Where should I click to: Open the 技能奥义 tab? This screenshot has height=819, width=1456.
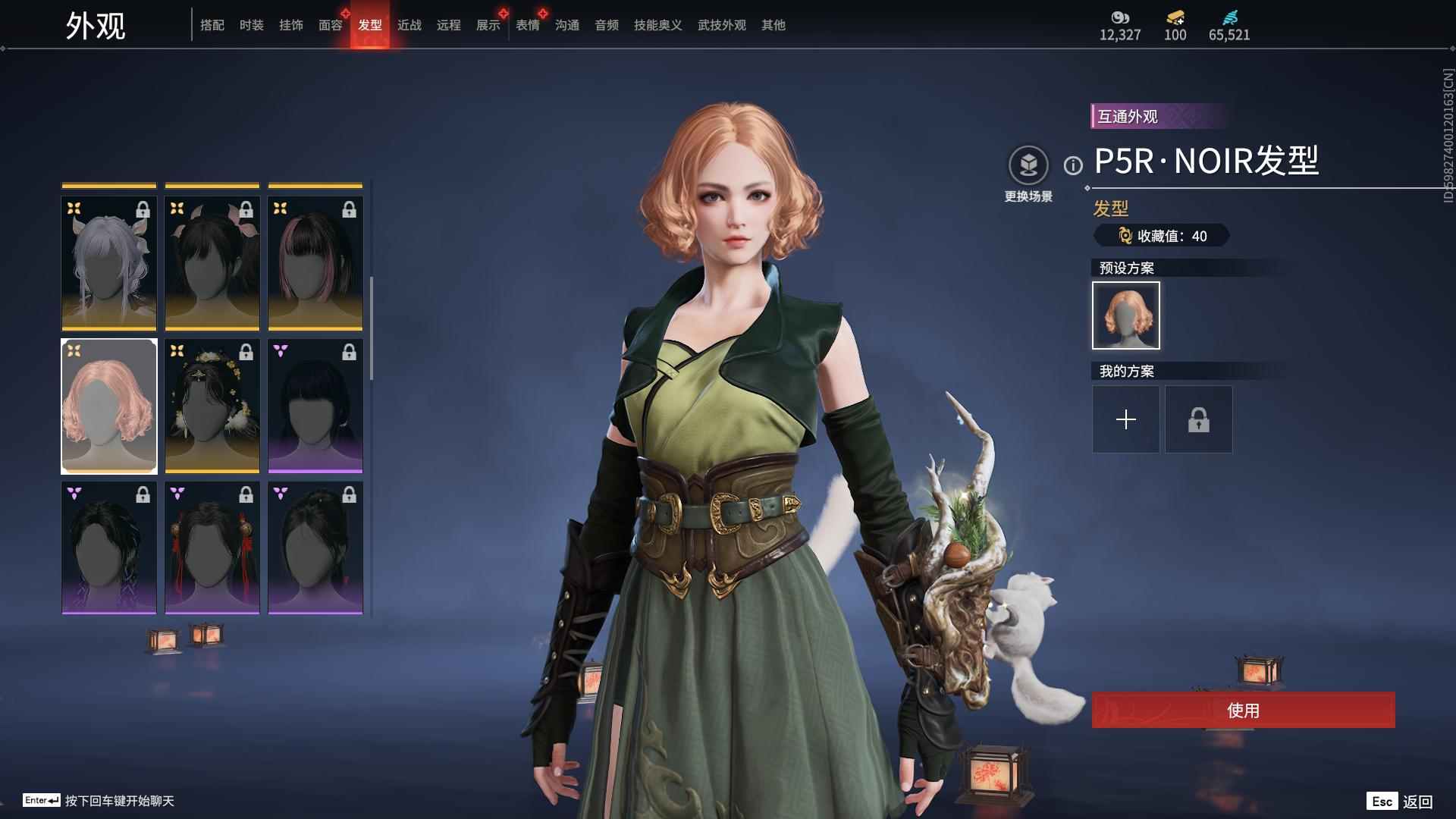pyautogui.click(x=657, y=25)
